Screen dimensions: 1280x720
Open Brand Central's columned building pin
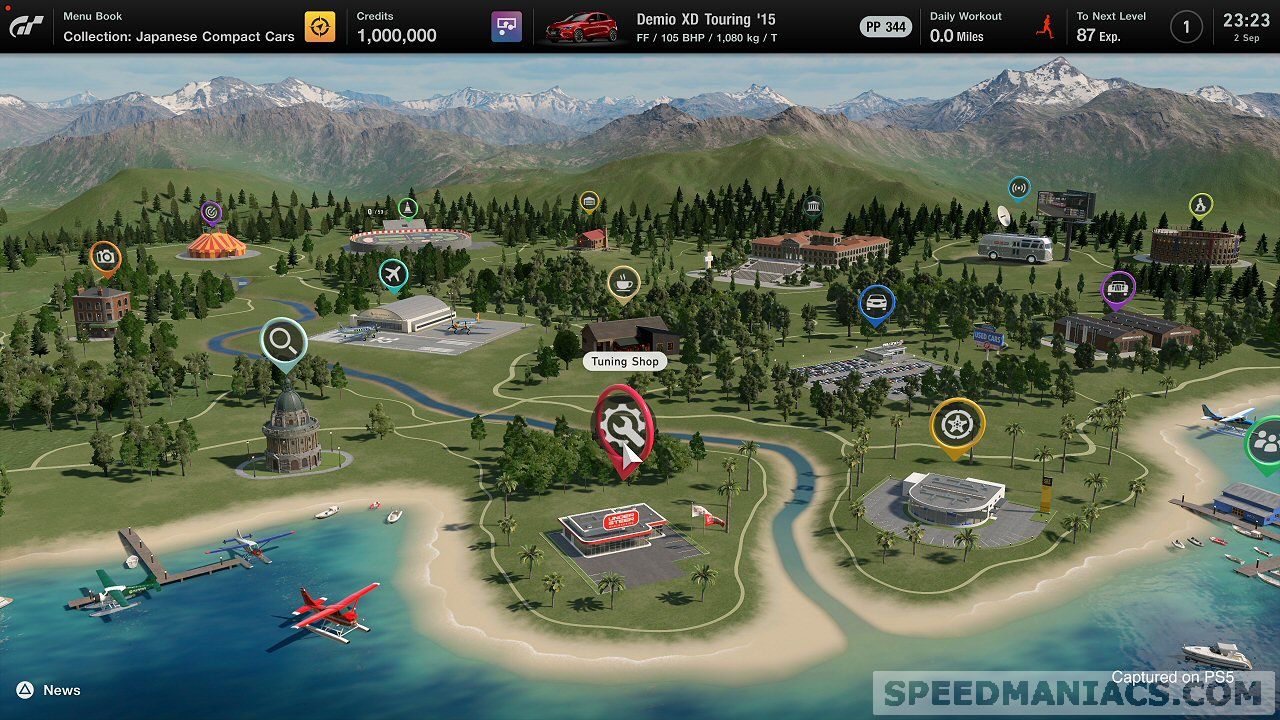pos(812,207)
